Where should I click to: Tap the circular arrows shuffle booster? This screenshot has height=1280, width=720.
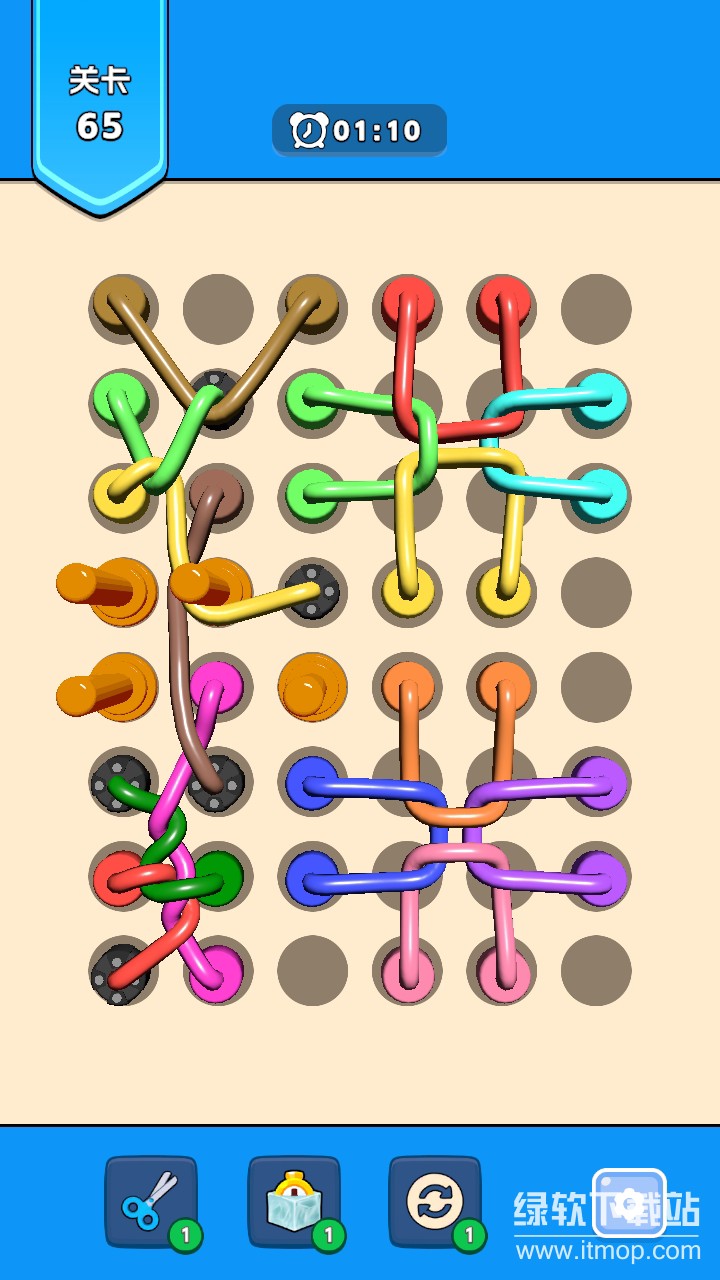[x=434, y=1202]
